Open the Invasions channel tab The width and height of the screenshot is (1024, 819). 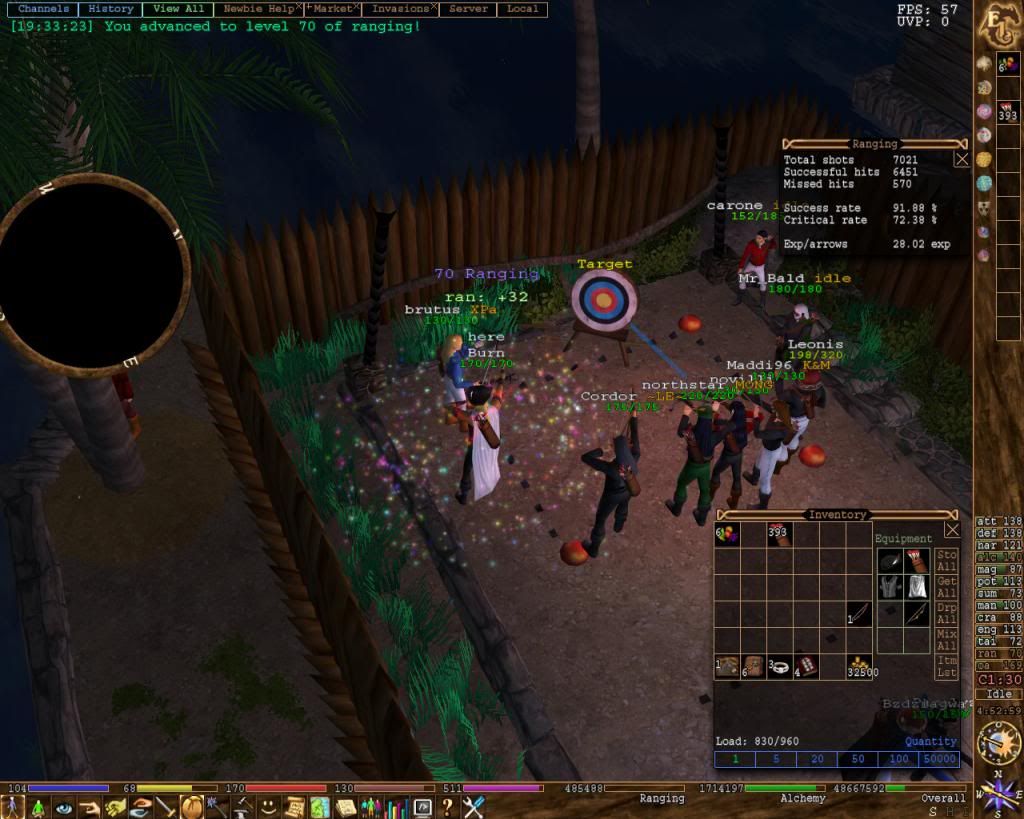(400, 9)
